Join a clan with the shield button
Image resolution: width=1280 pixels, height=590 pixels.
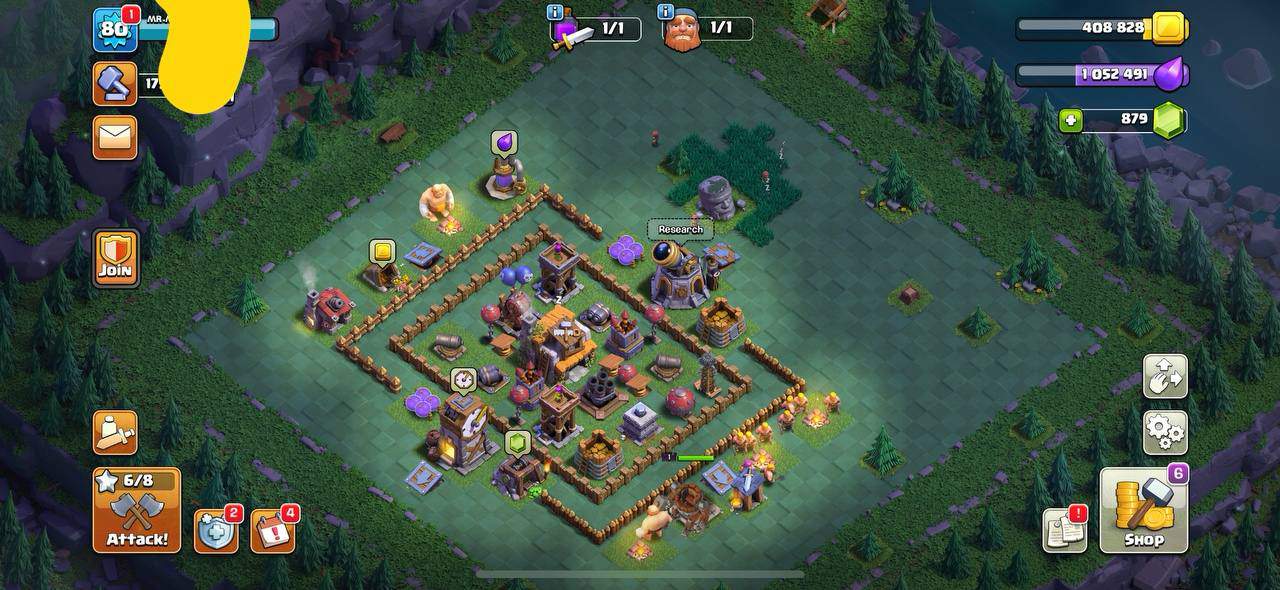coord(116,258)
